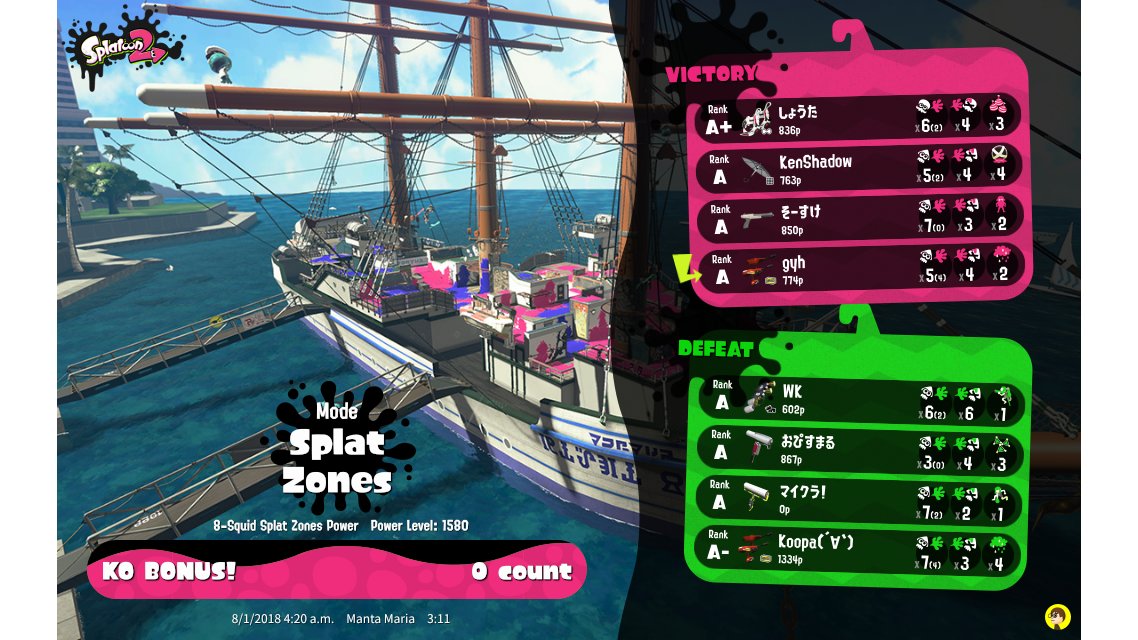
Task: Select gyh's highlighted player row
Action: (x=860, y=268)
